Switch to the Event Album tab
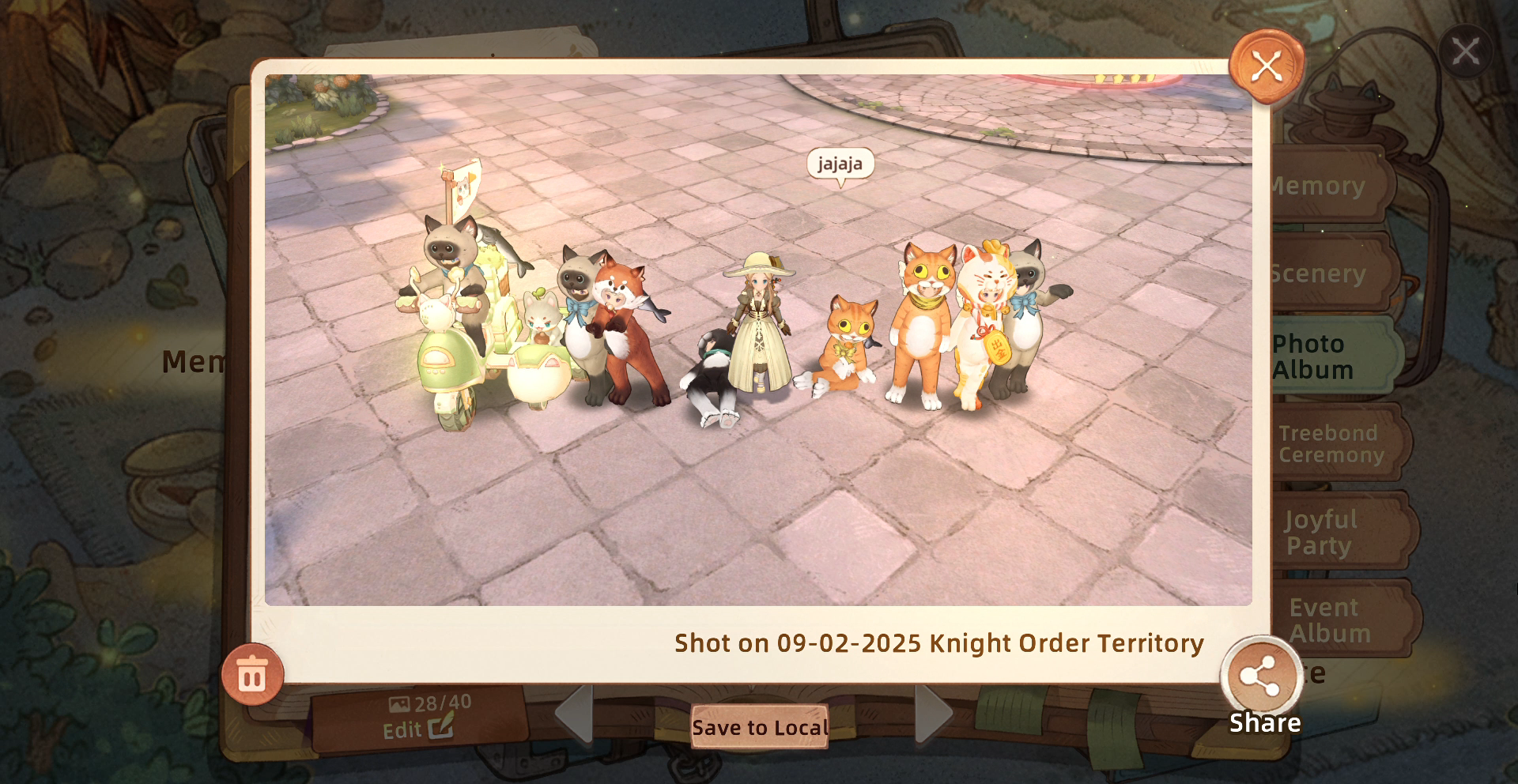The height and width of the screenshot is (784, 1518). pyautogui.click(x=1338, y=620)
